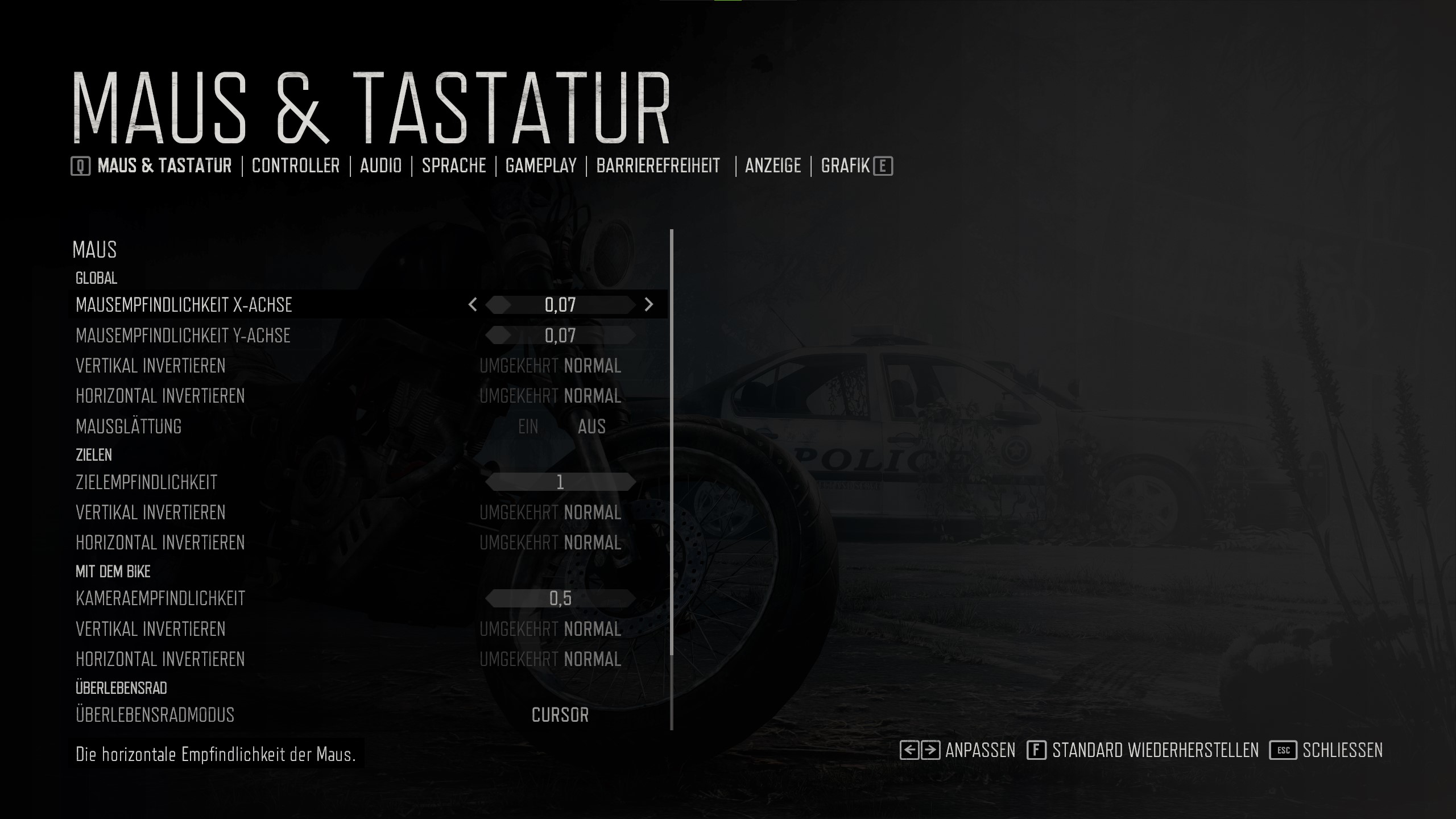Set Mausglättung to AUS
The width and height of the screenshot is (1456, 819).
click(591, 427)
